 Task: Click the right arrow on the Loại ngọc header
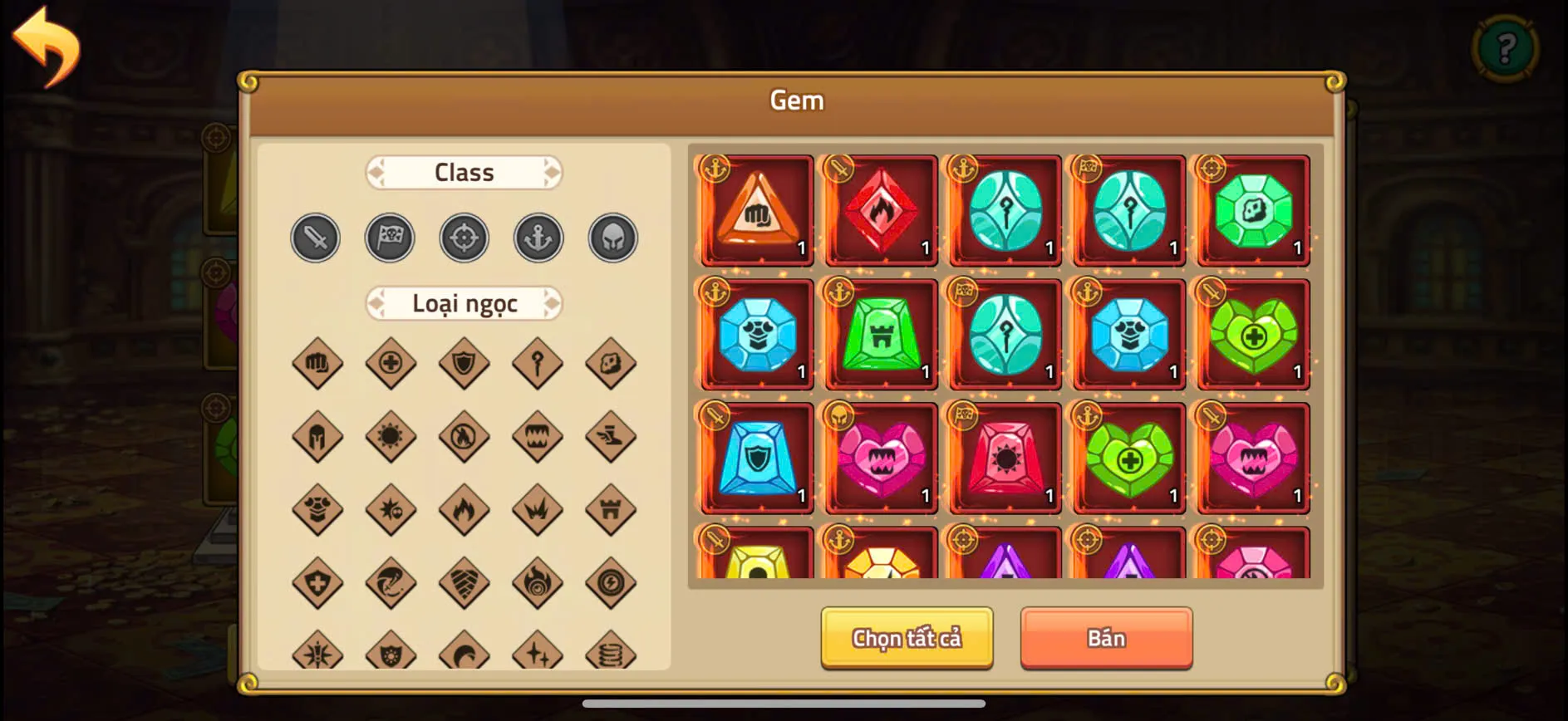(553, 303)
